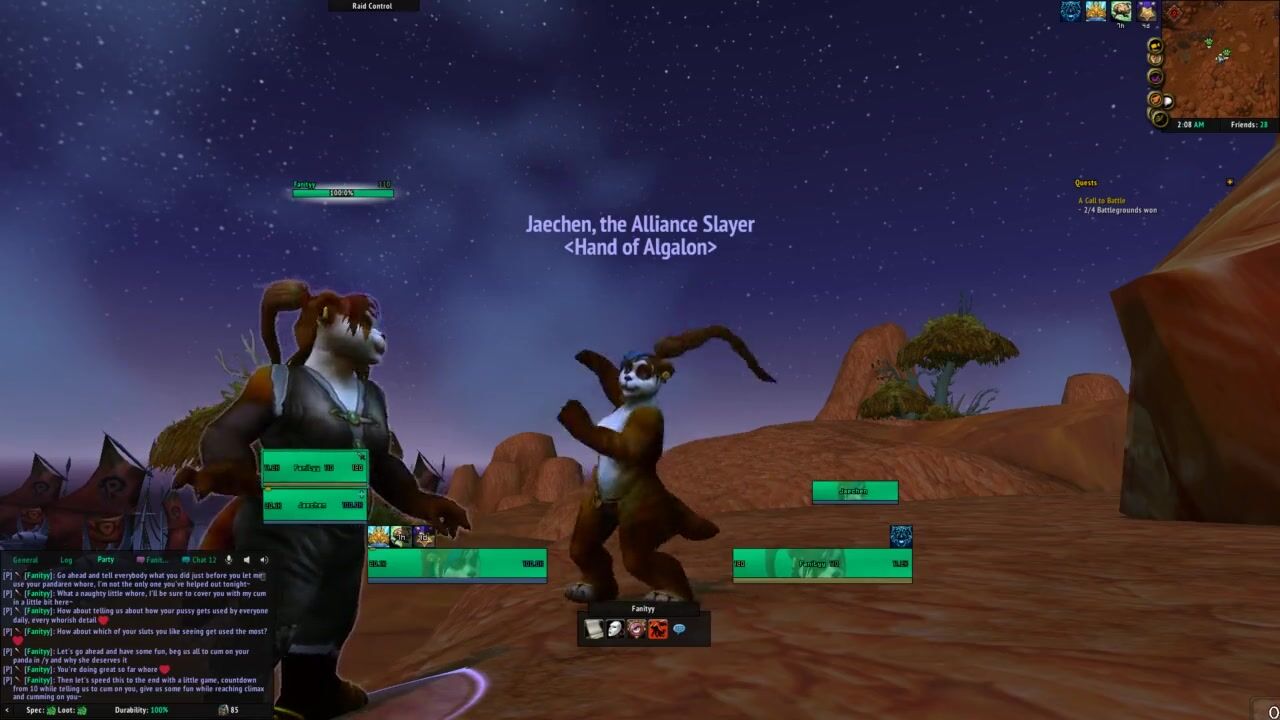Select the Party chat tab
1280x720 pixels.
105,560
